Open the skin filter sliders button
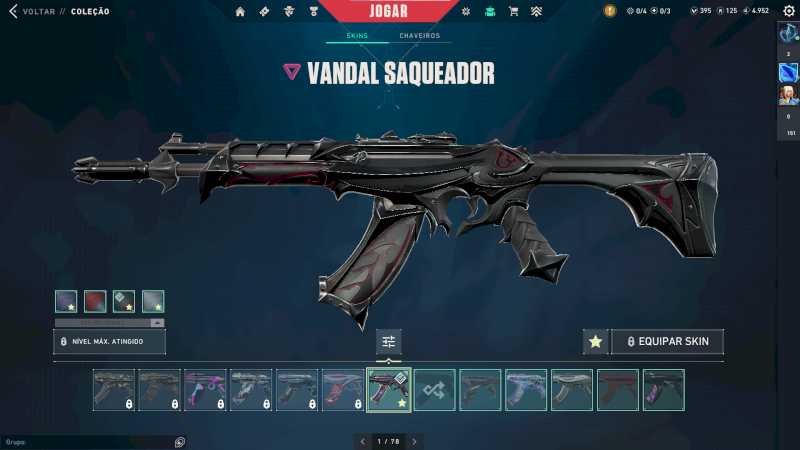 [x=389, y=342]
